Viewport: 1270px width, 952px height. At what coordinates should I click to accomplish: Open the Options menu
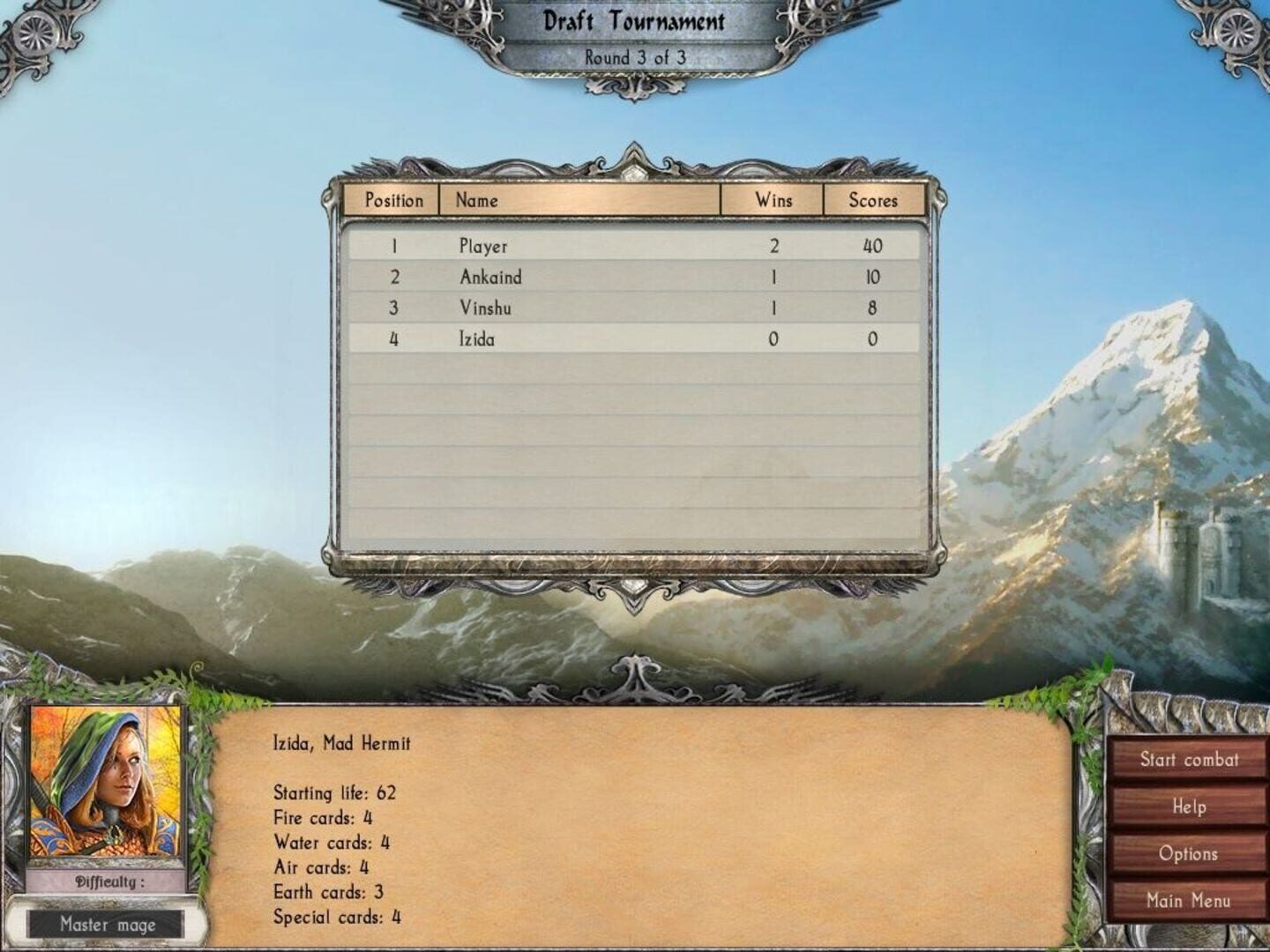[x=1190, y=852]
